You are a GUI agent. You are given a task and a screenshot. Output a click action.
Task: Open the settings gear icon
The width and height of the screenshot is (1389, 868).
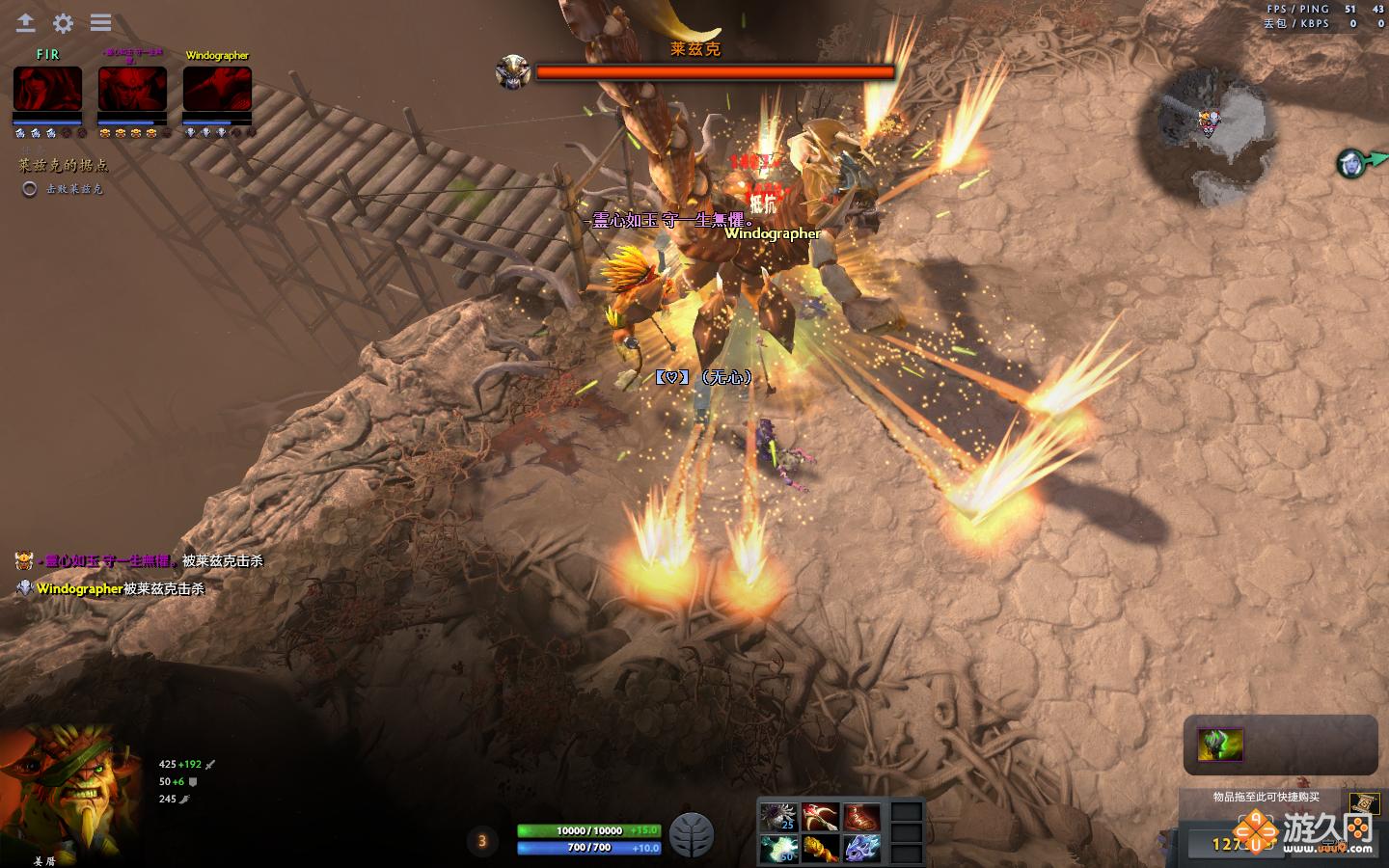coord(63,23)
